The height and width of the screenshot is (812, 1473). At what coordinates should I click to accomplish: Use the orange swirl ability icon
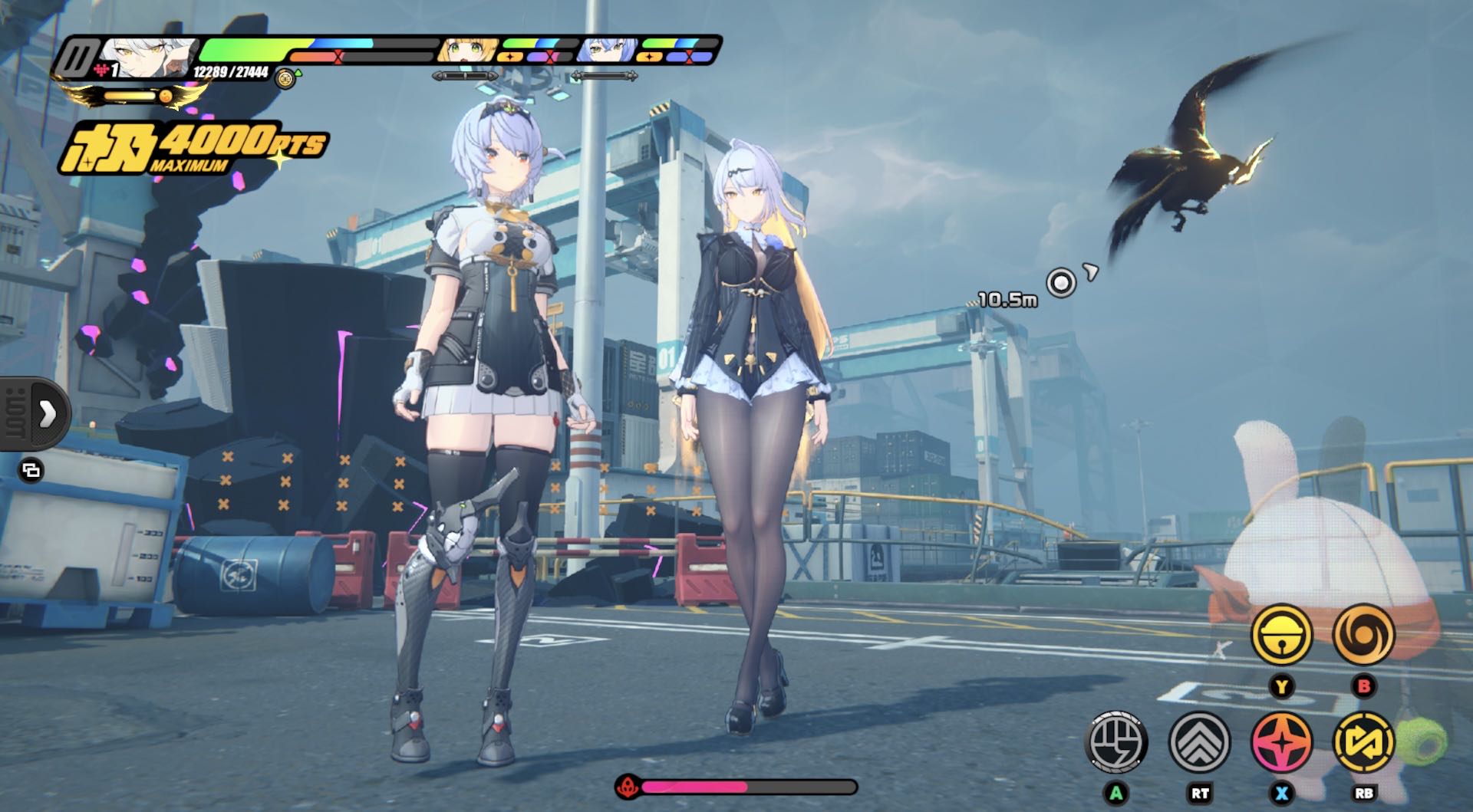[x=1363, y=635]
